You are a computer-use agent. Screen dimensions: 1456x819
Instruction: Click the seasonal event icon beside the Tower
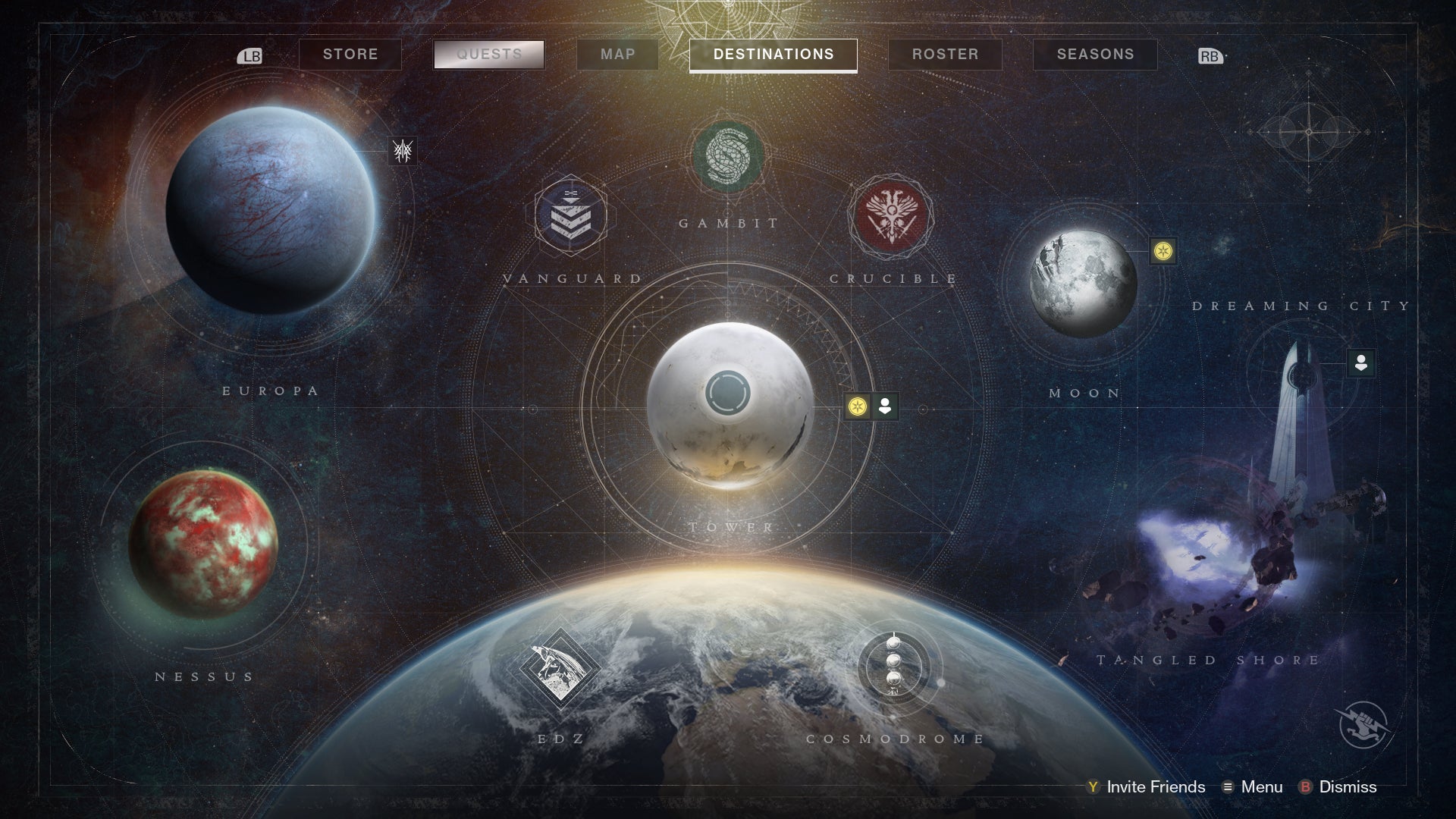pyautogui.click(x=858, y=406)
